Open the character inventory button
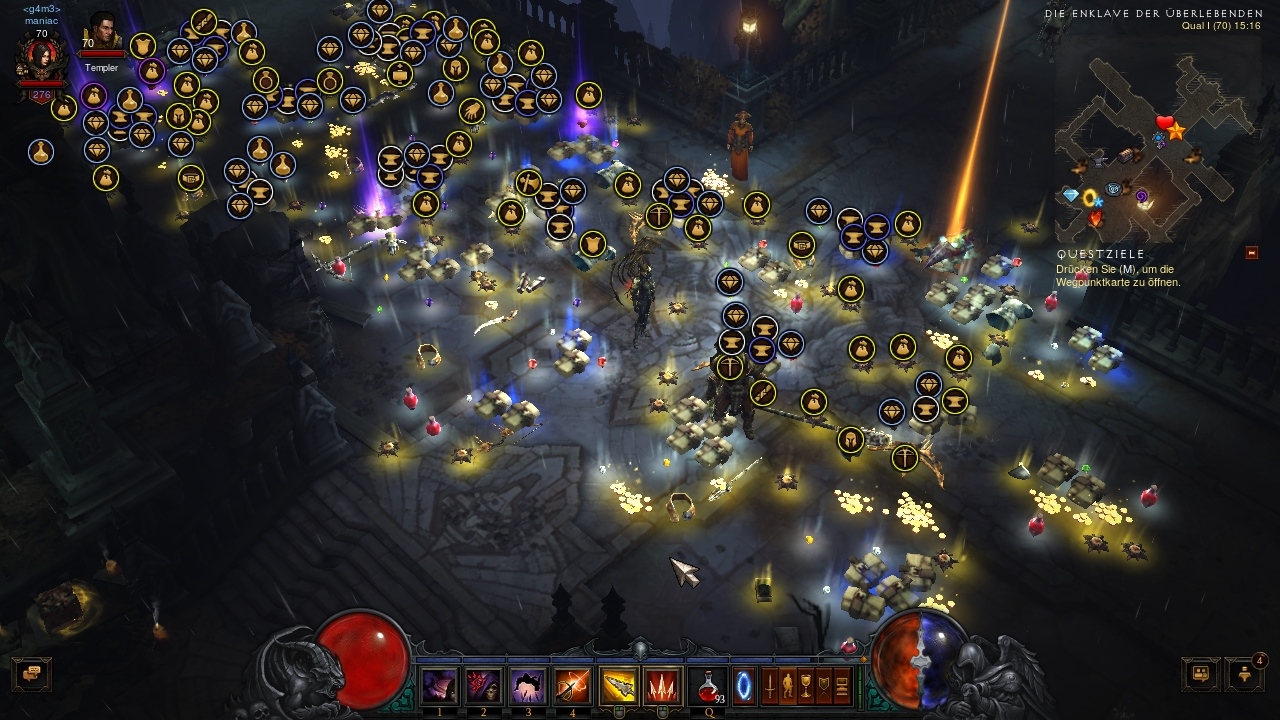1280x720 pixels. tap(788, 686)
